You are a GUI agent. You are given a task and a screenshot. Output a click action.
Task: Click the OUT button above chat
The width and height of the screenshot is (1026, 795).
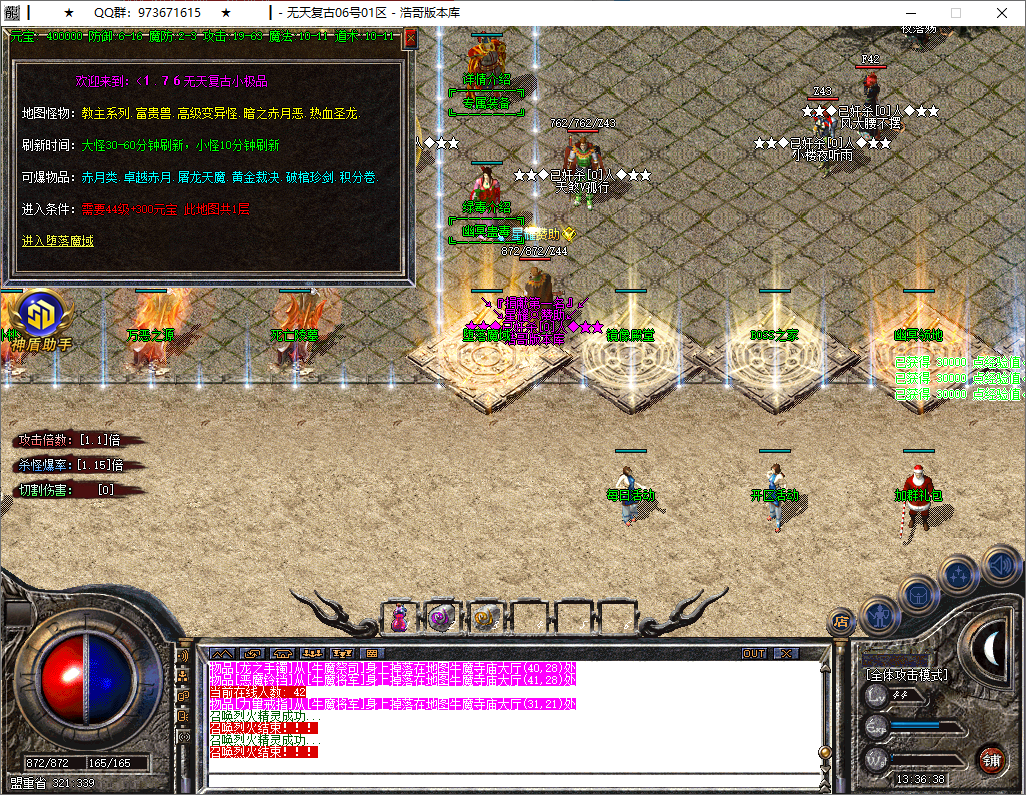click(x=754, y=653)
